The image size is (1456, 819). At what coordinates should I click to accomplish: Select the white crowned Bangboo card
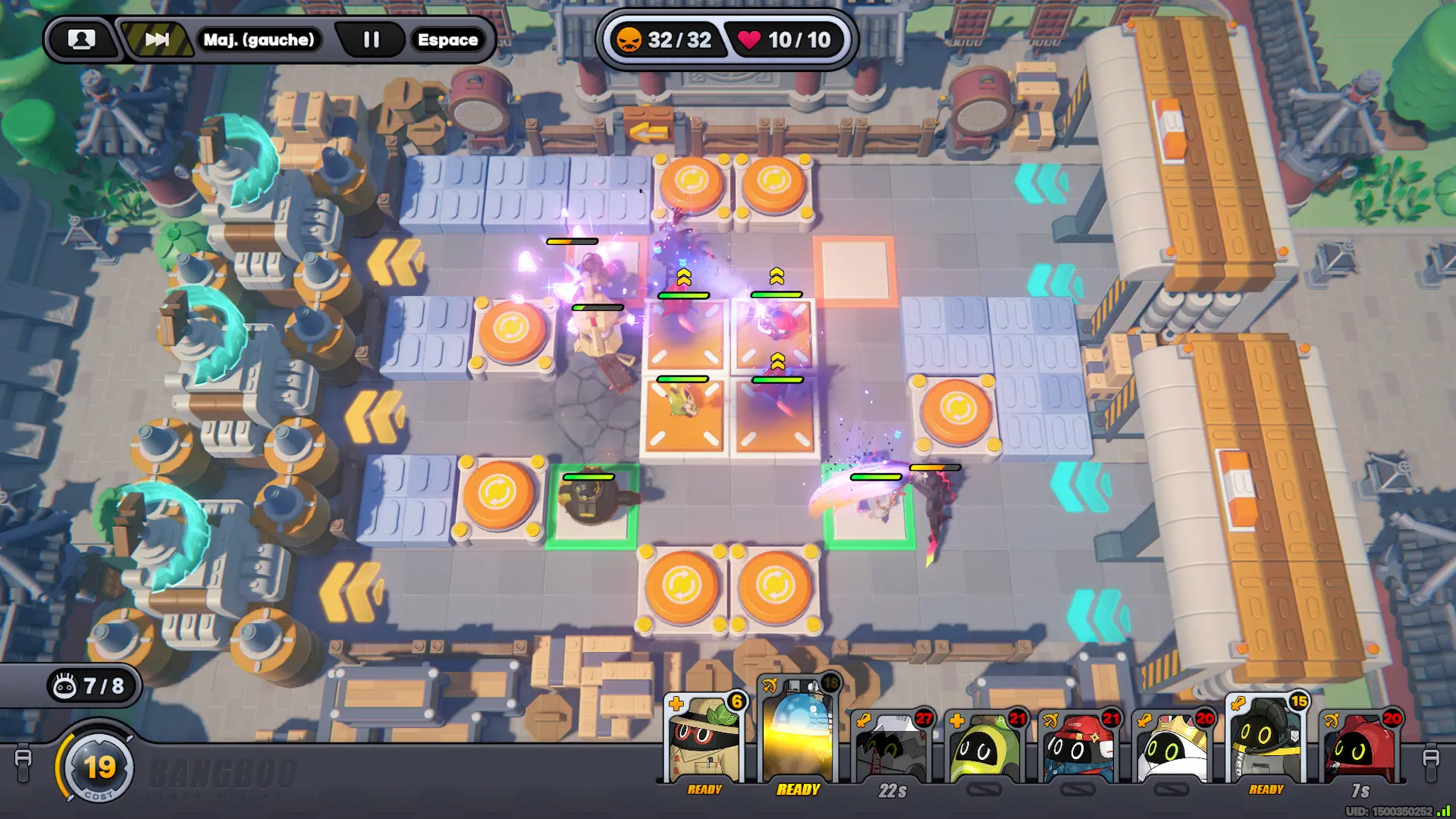(1172, 749)
